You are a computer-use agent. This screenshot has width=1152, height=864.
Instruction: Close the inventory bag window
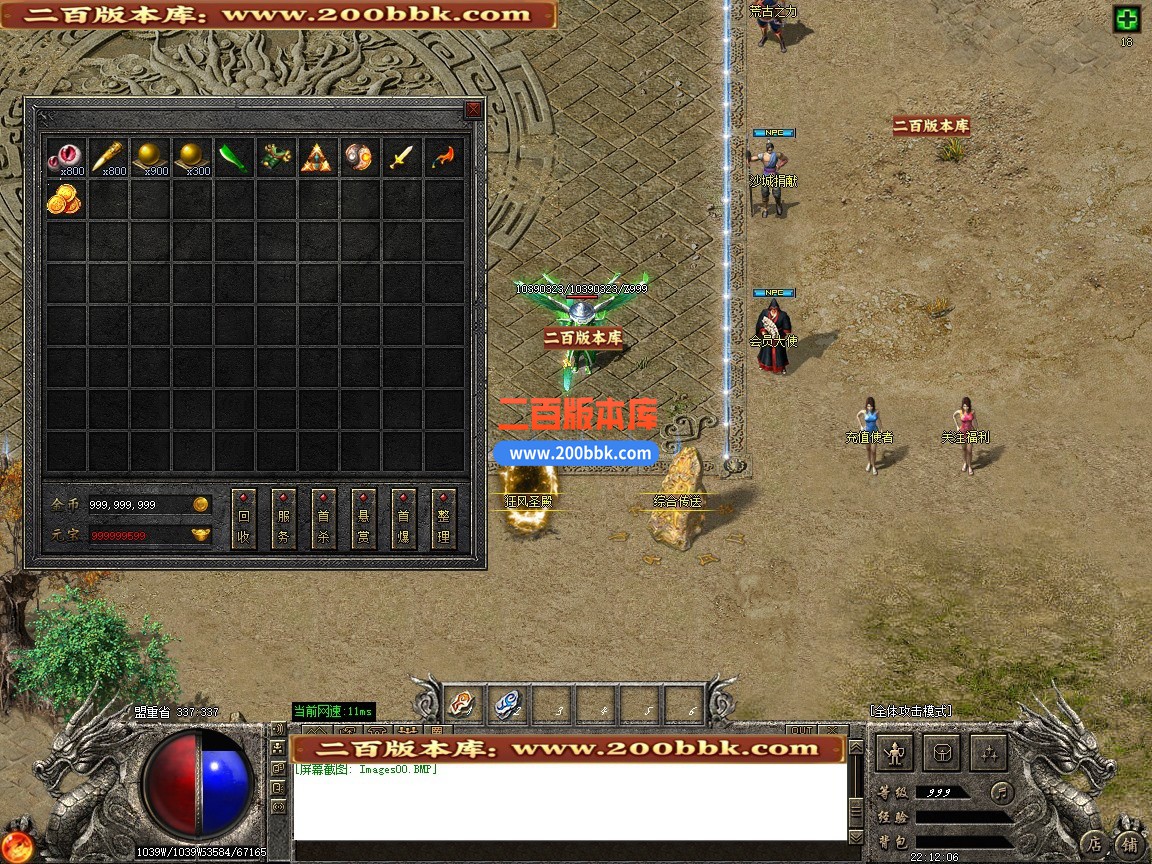click(473, 110)
